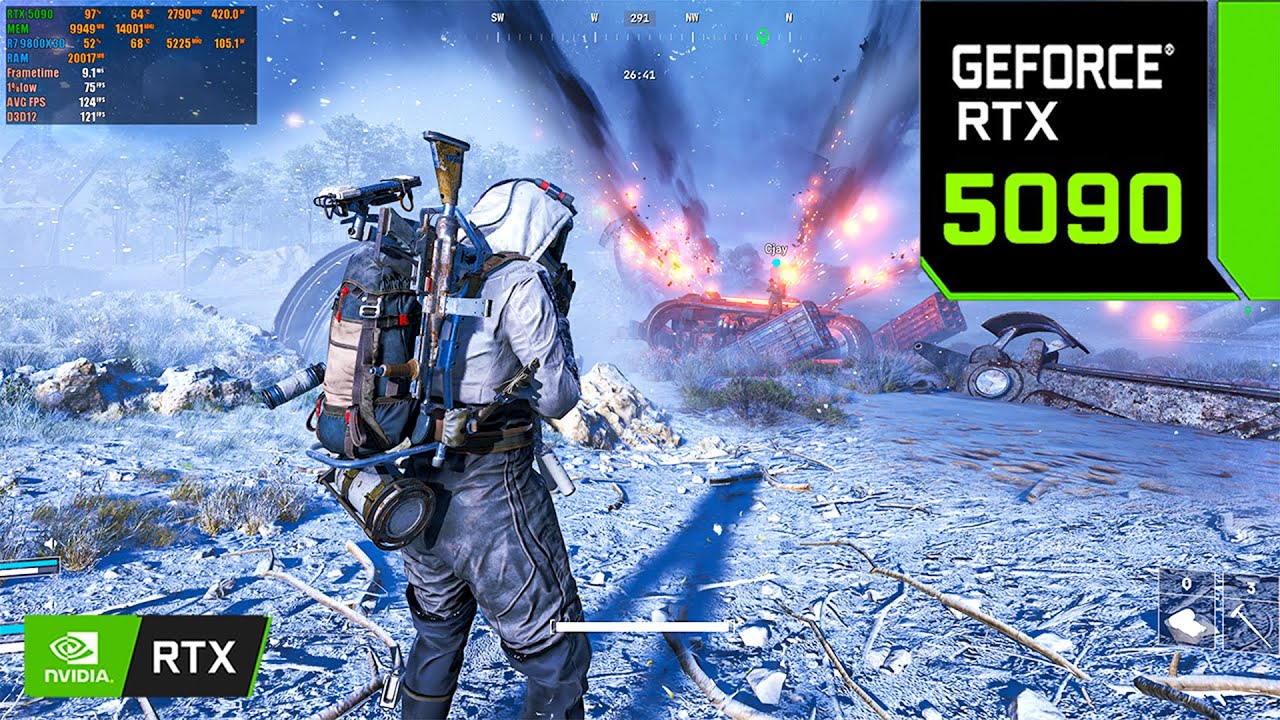Image resolution: width=1280 pixels, height=720 pixels.
Task: Click the performance stats overlay panel
Action: 130,65
